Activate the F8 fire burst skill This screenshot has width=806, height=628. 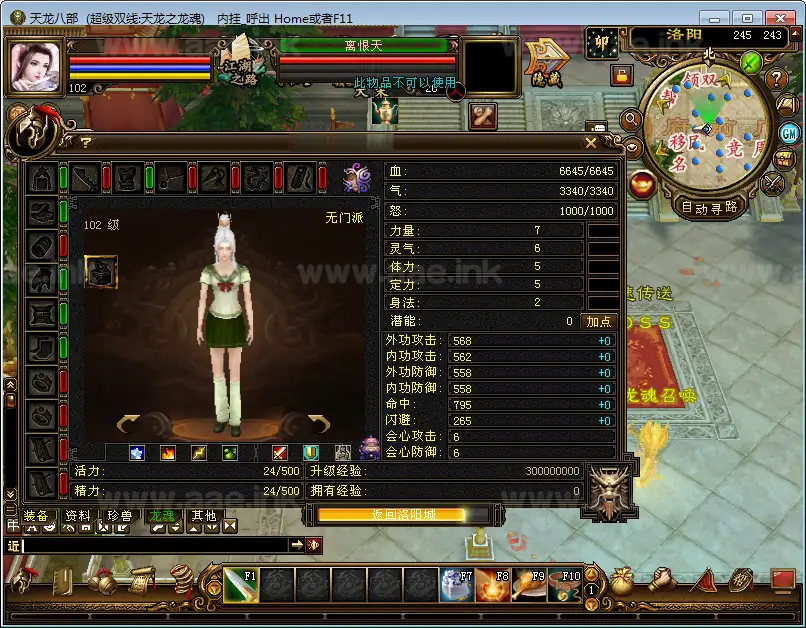492,585
